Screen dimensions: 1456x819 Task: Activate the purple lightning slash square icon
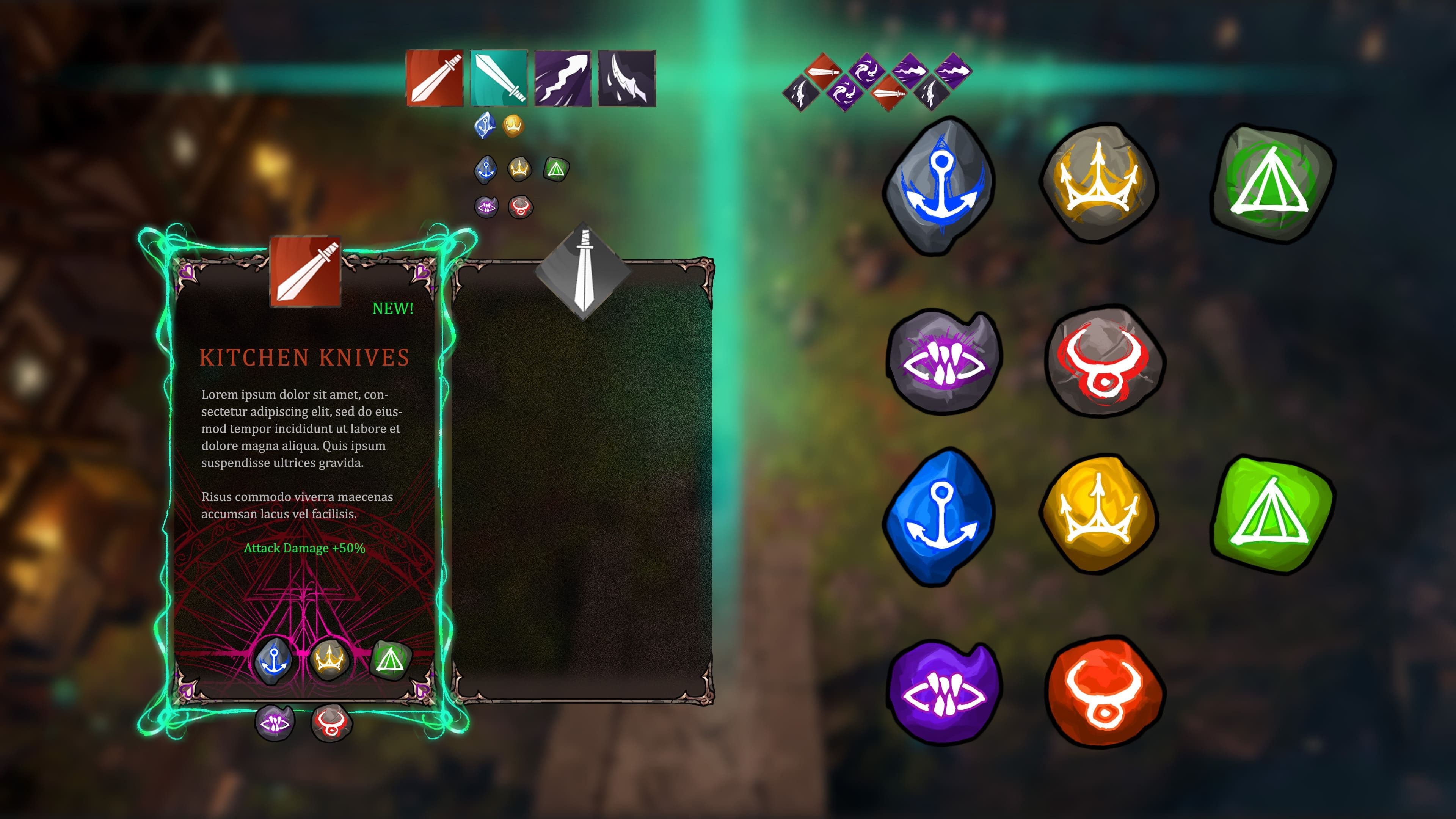[x=563, y=78]
